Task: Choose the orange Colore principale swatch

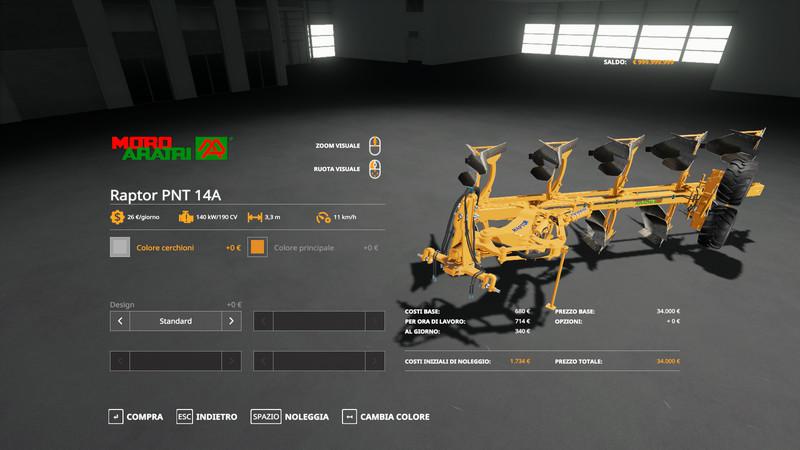Action: [x=258, y=247]
